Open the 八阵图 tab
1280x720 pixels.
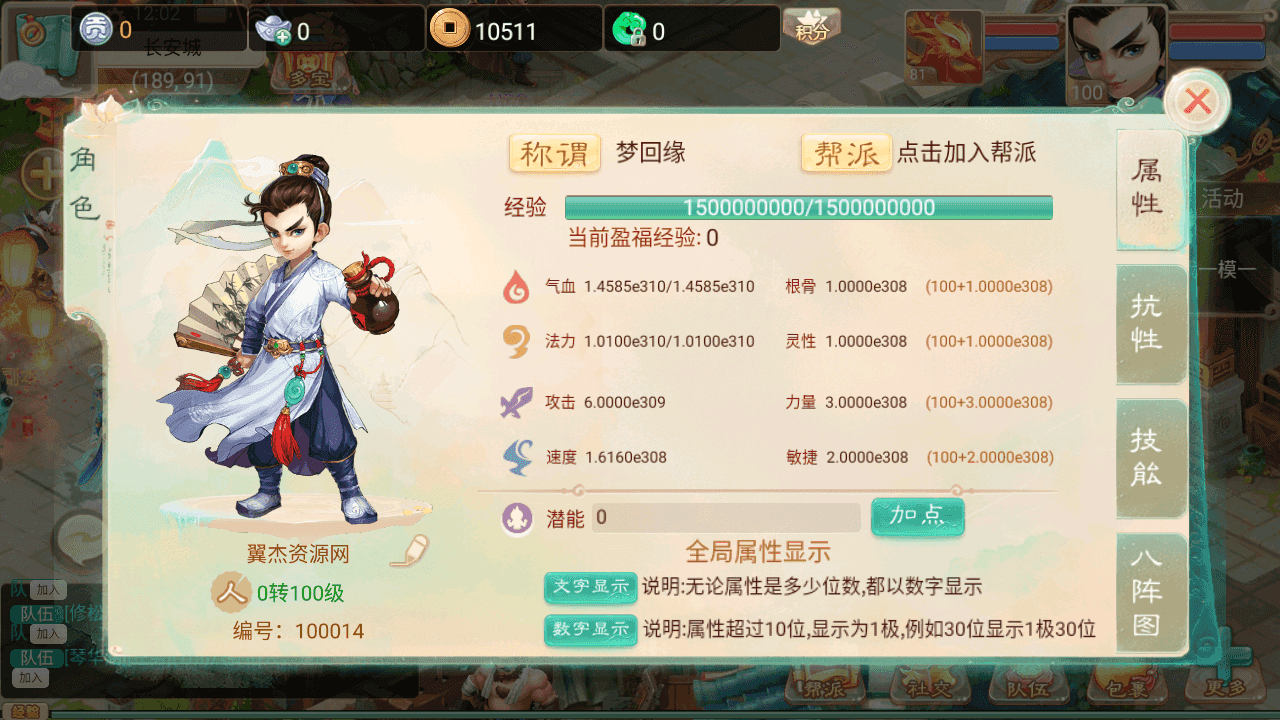click(1148, 591)
